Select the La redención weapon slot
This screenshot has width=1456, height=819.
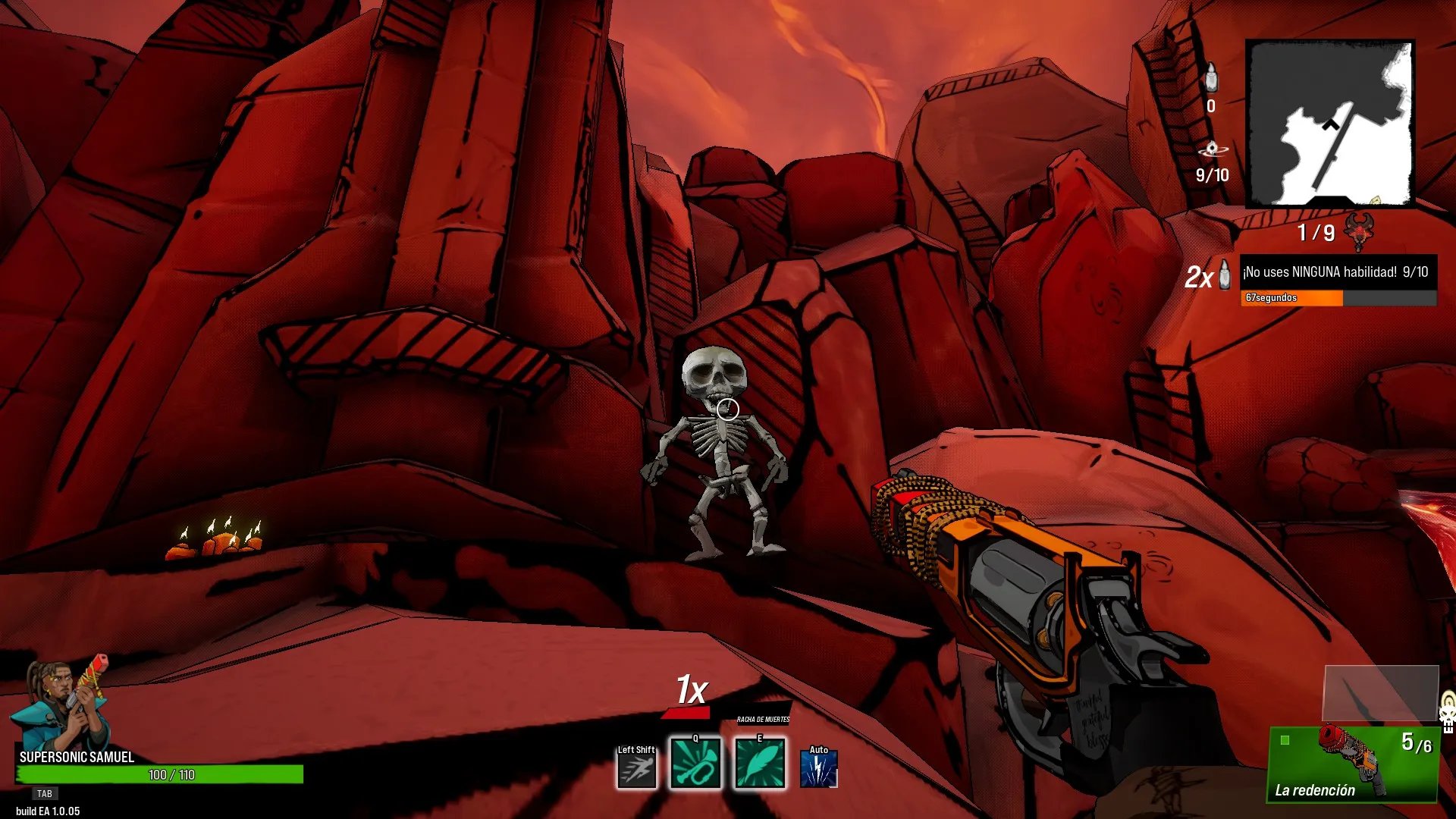click(x=1353, y=764)
